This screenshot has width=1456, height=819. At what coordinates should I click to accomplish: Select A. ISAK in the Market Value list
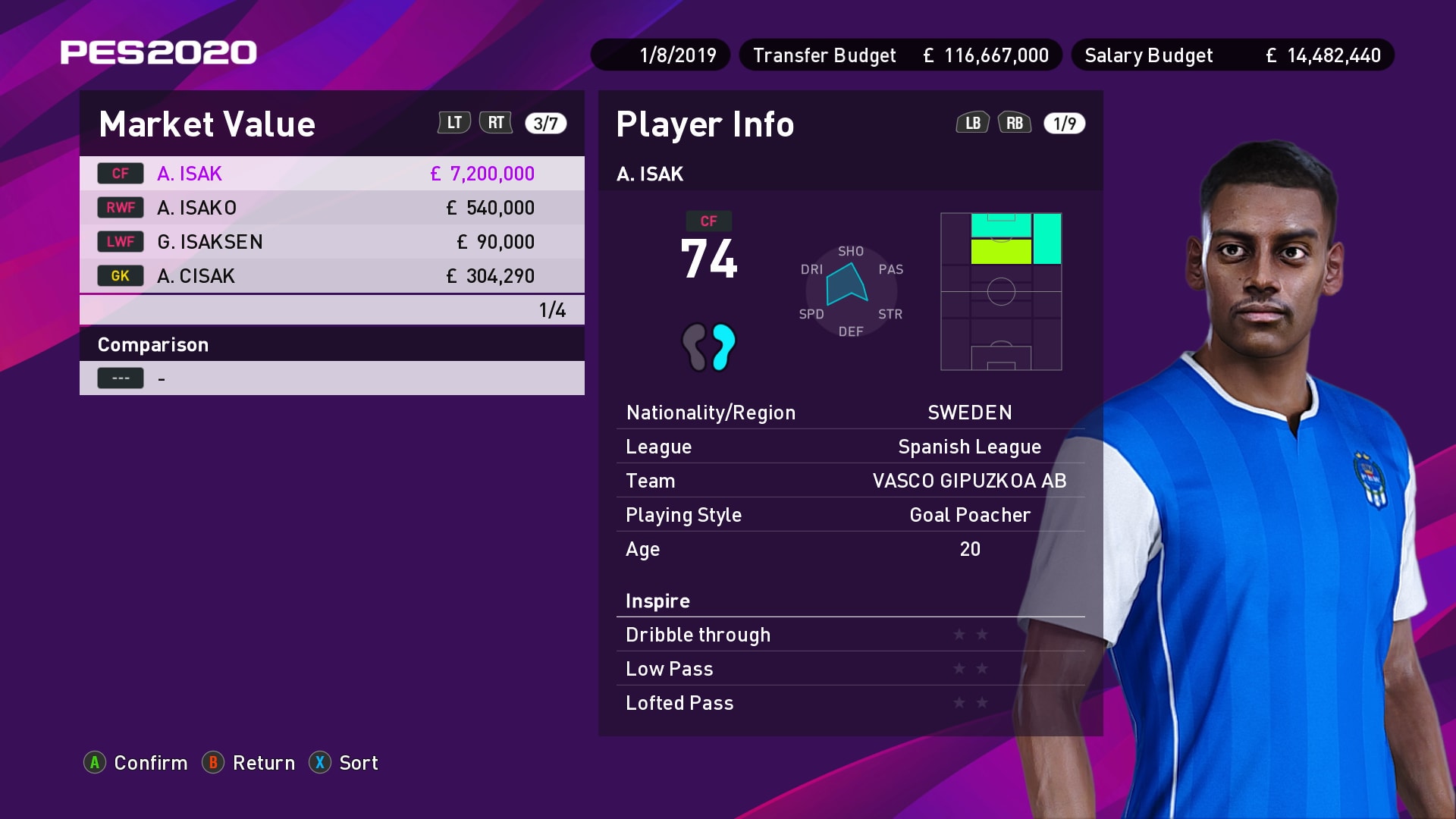tap(331, 174)
